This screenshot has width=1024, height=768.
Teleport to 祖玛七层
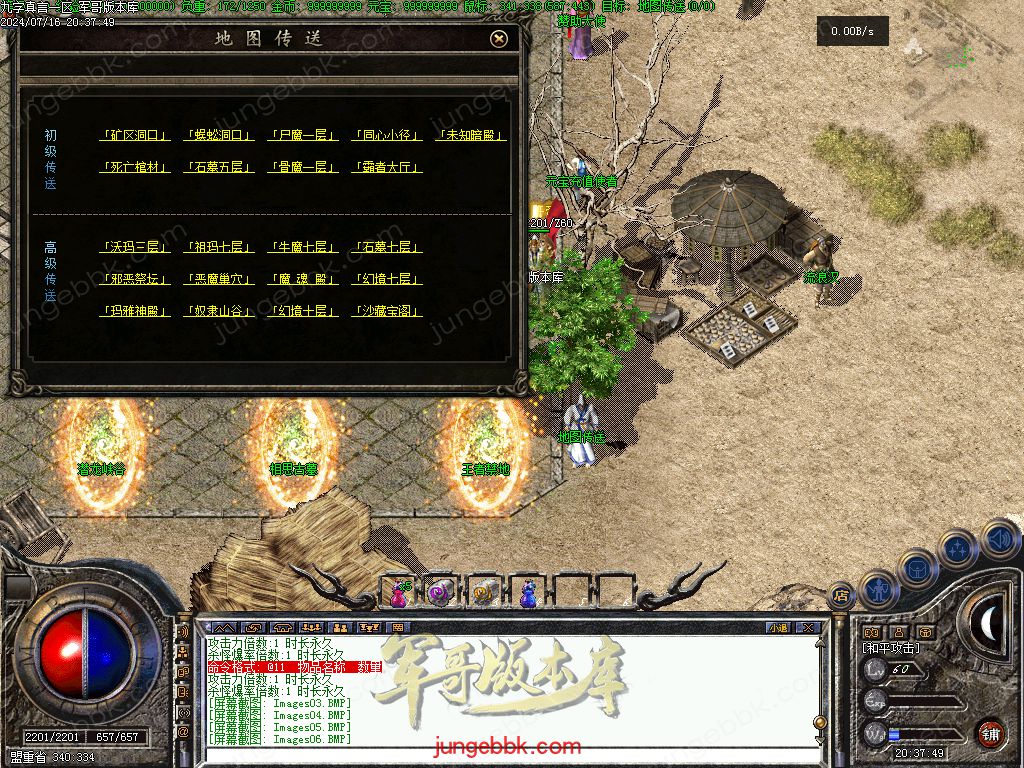point(219,247)
